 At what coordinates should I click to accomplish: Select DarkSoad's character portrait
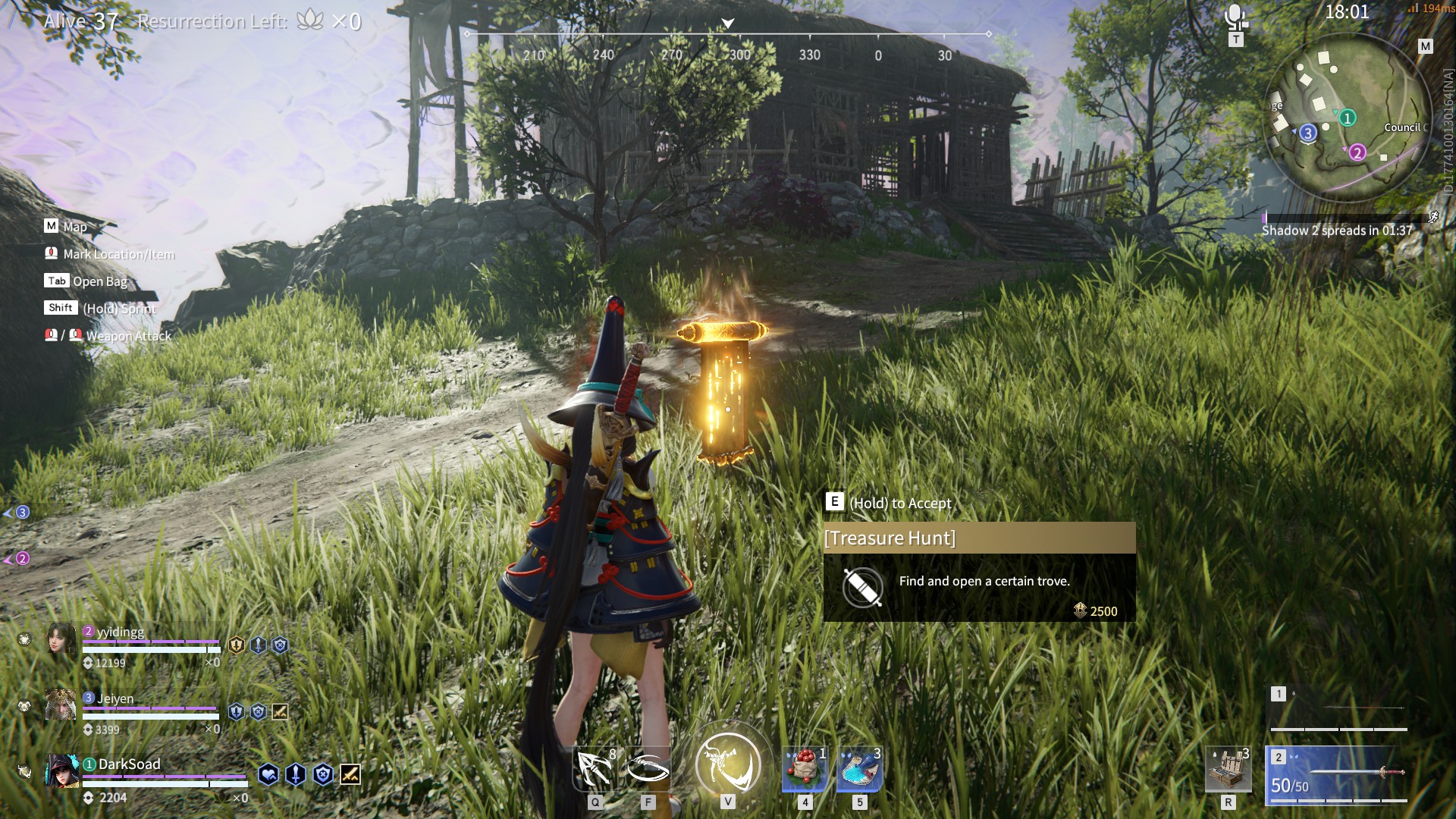coord(62,771)
